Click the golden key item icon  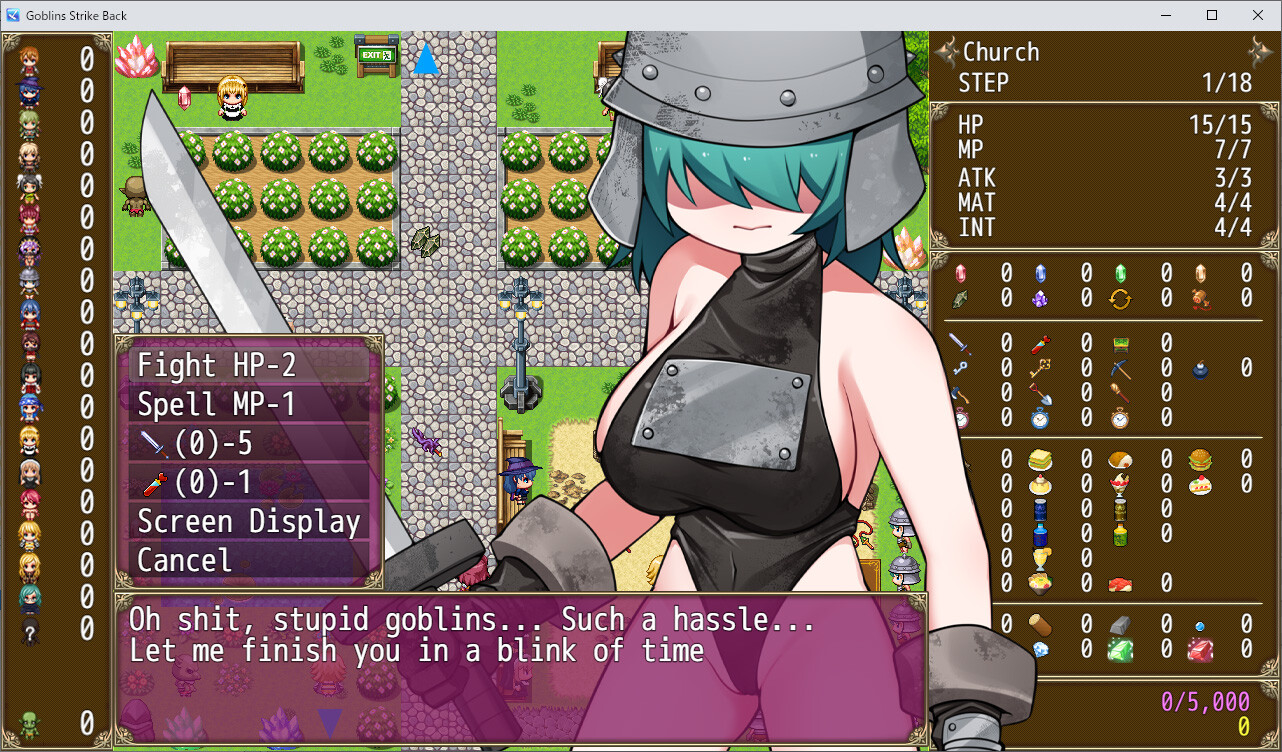(1038, 368)
